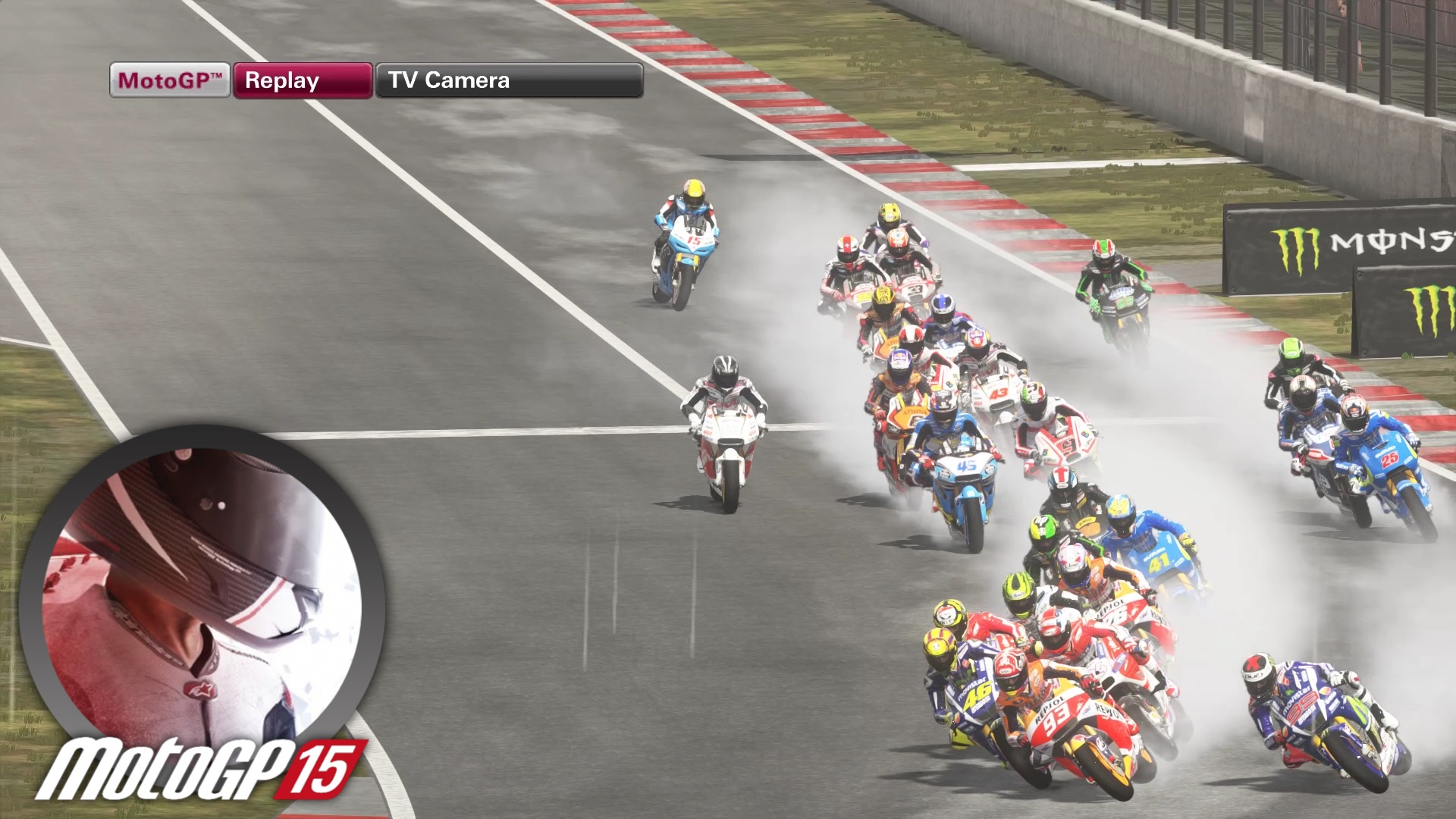Click the MotoGP™ badge in the replay bar
The height and width of the screenshot is (819, 1456).
click(x=168, y=80)
